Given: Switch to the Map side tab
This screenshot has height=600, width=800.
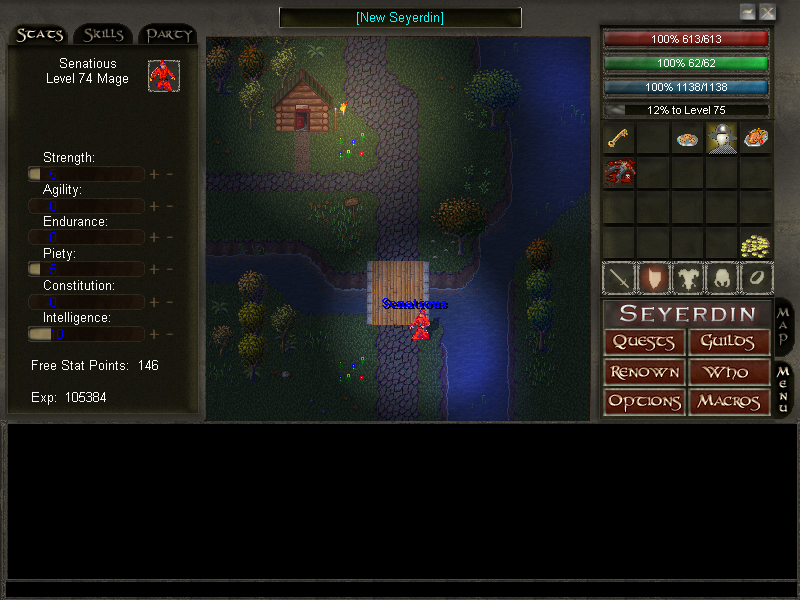Looking at the screenshot, I should [784, 326].
